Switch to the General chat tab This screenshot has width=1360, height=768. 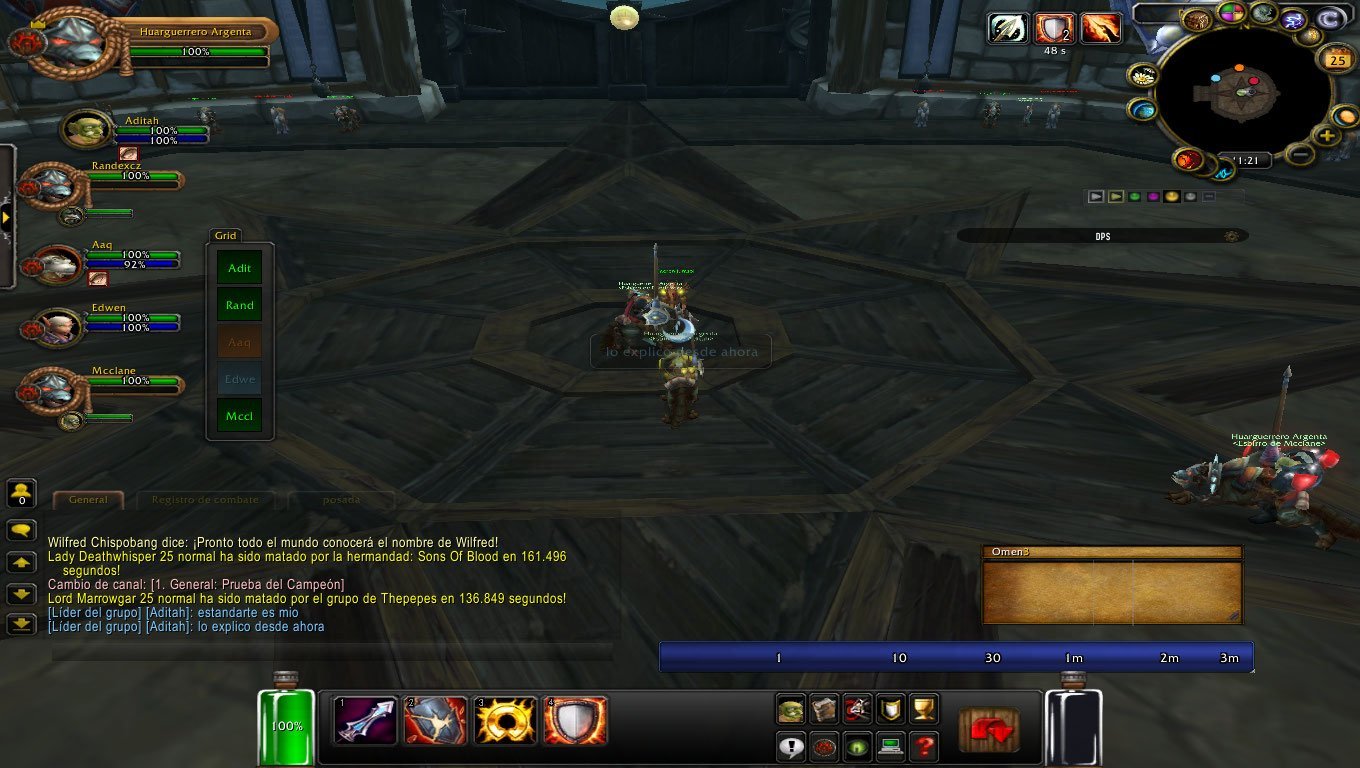pos(88,500)
